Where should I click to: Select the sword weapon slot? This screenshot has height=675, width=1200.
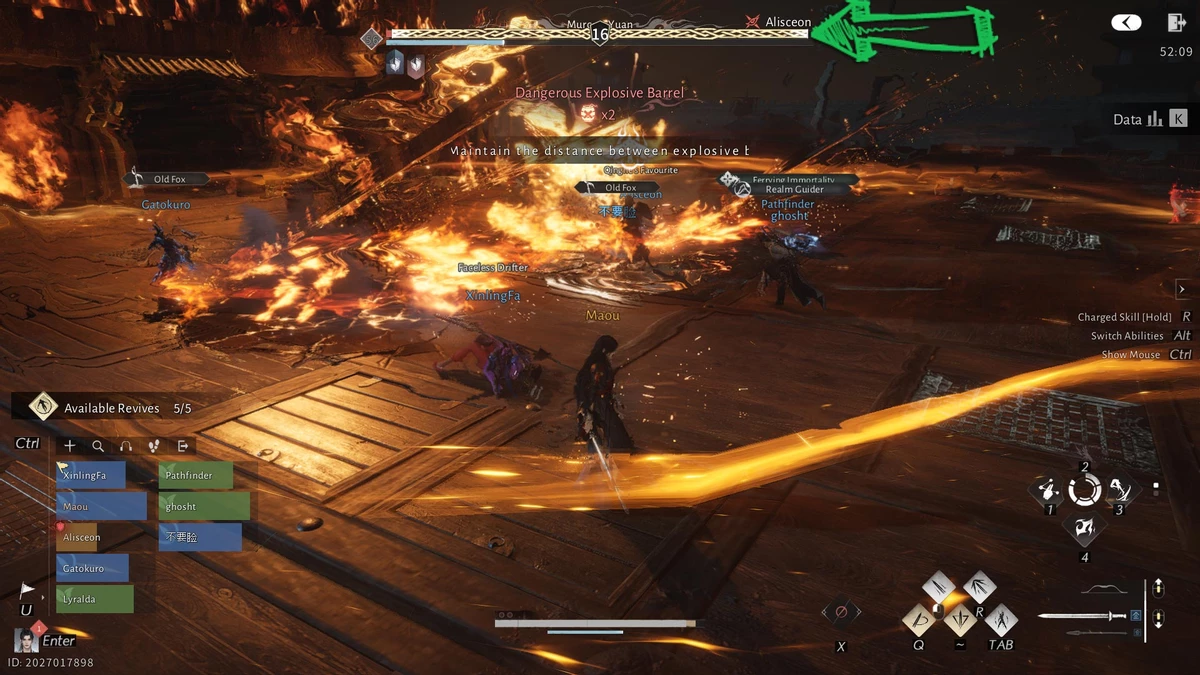[1083, 616]
